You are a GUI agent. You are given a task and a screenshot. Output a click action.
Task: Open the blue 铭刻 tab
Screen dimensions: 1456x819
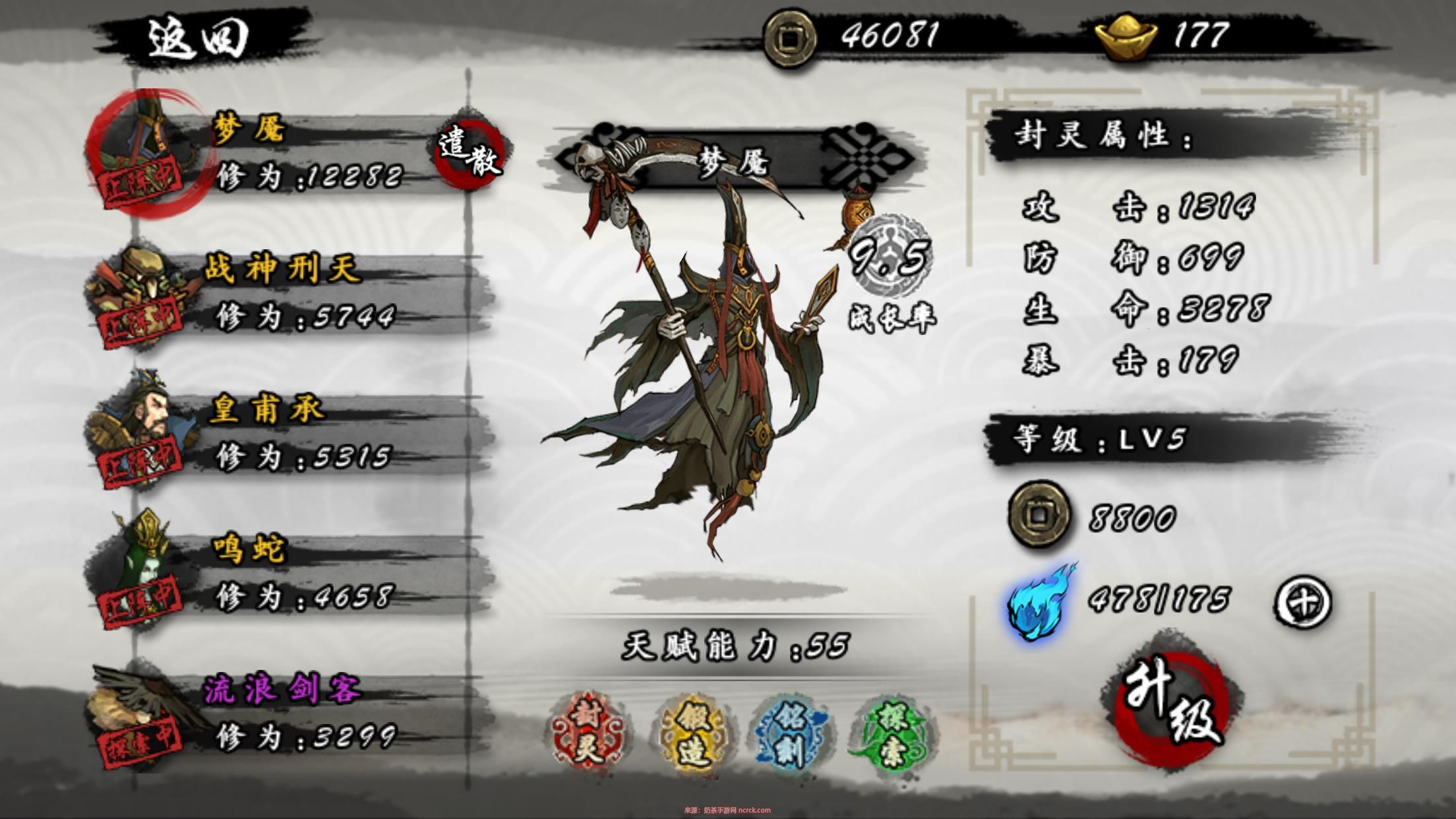coord(791,730)
